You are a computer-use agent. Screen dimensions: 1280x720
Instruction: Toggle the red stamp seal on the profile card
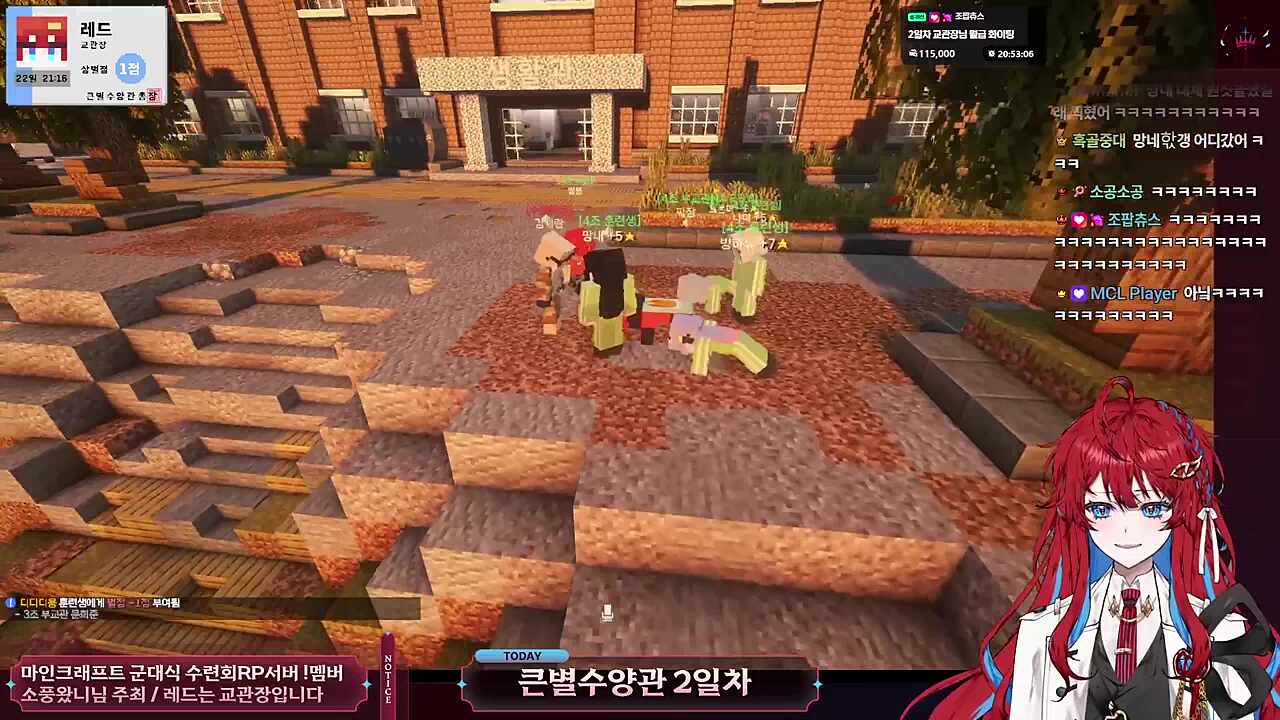153,95
